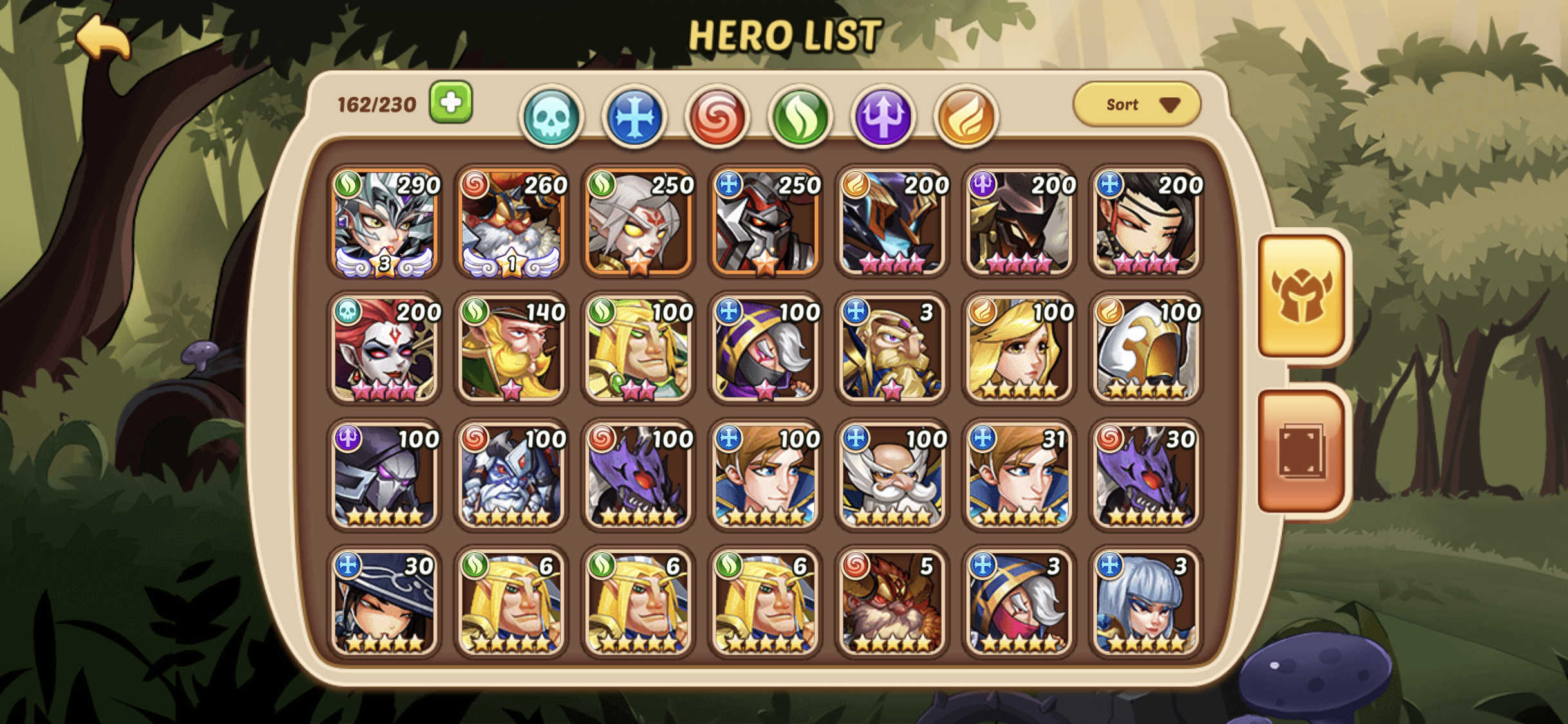The width and height of the screenshot is (1568, 724).
Task: Filter heroes by the red swirl faction
Action: coord(717,117)
